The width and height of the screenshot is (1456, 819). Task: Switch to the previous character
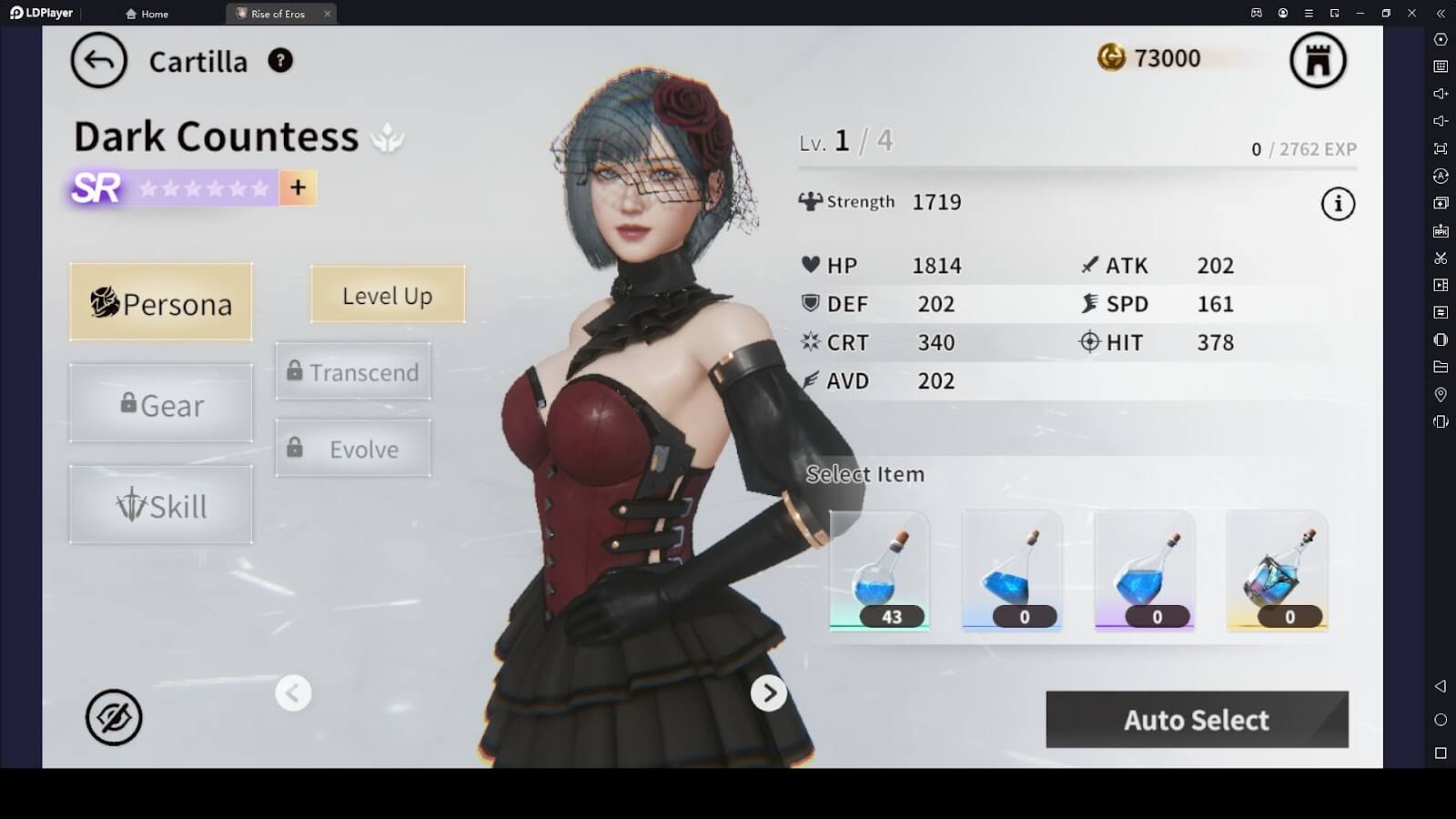pos(293,693)
